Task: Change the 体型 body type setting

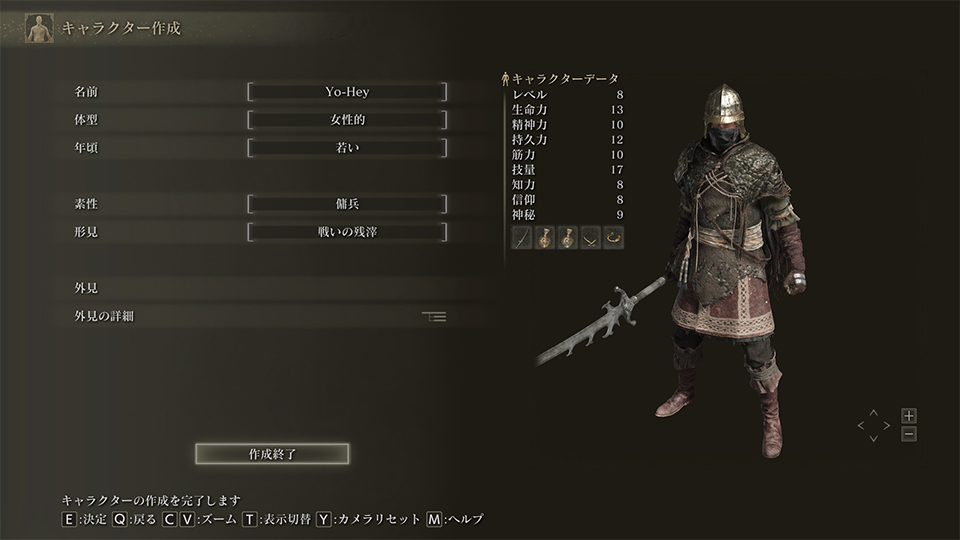Action: pyautogui.click(x=347, y=120)
